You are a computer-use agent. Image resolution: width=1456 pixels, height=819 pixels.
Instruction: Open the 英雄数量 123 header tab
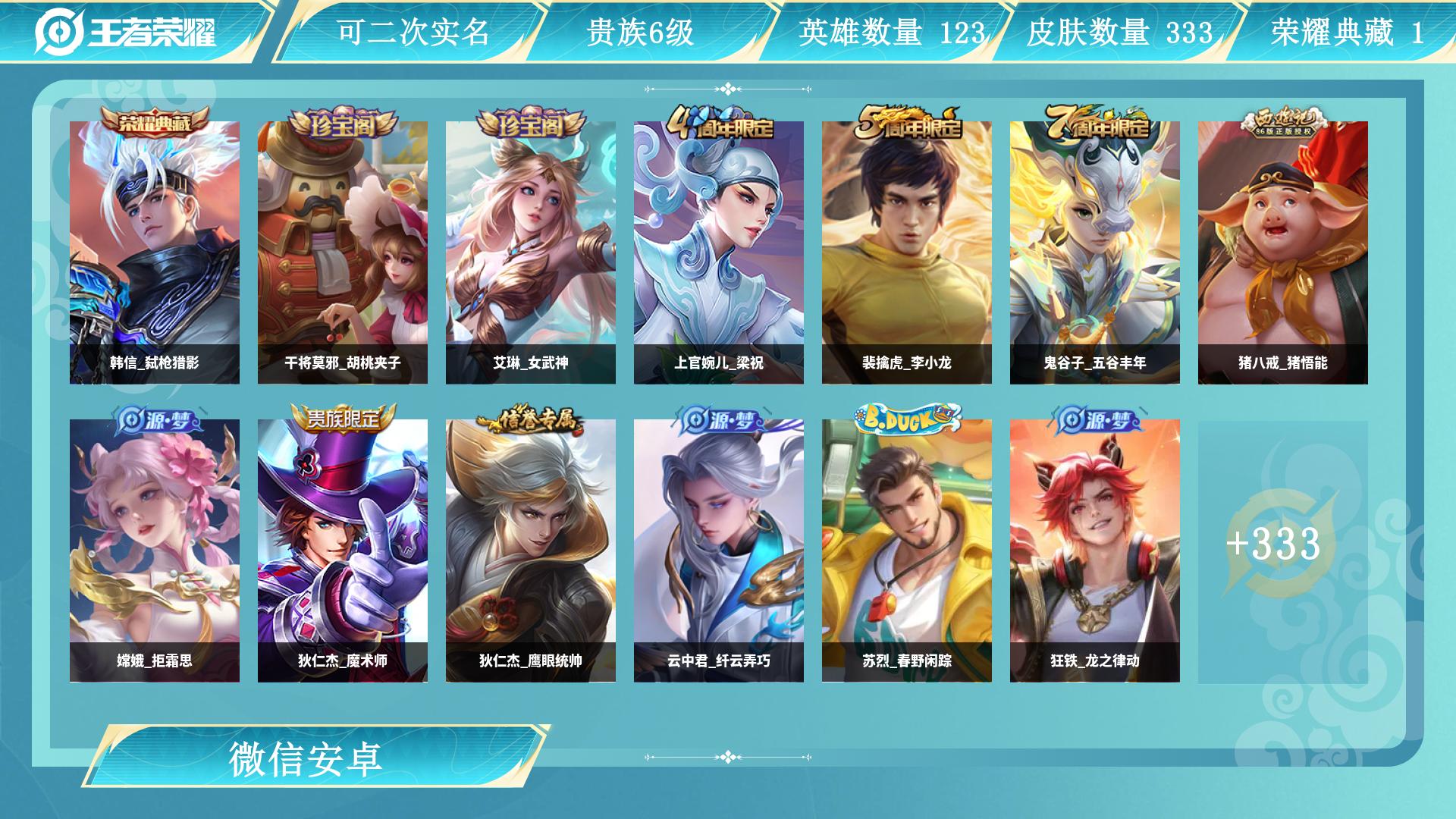coord(891,32)
